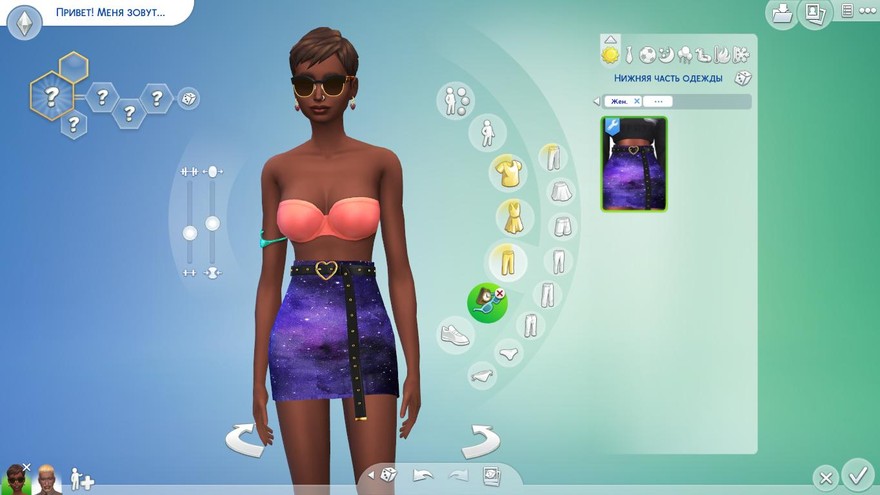Randomize the outfit using the dice

point(742,78)
